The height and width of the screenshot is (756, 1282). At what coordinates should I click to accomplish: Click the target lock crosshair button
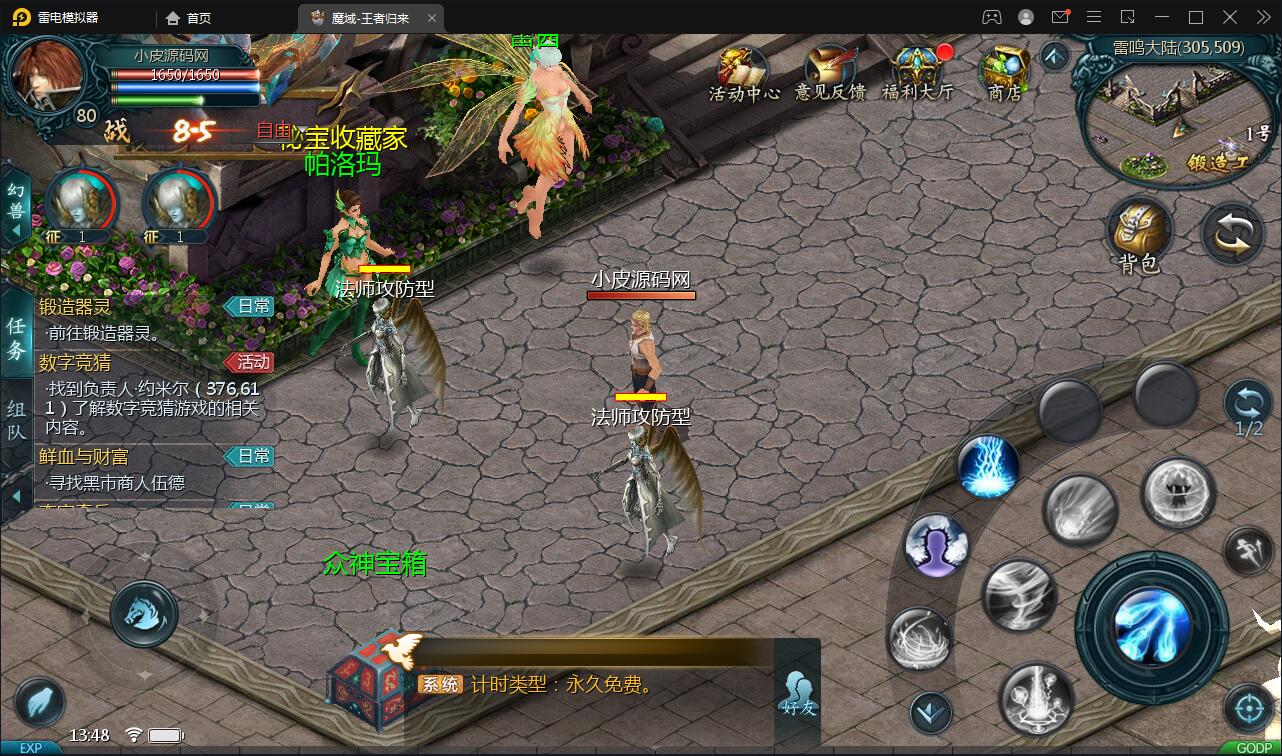(x=1247, y=709)
